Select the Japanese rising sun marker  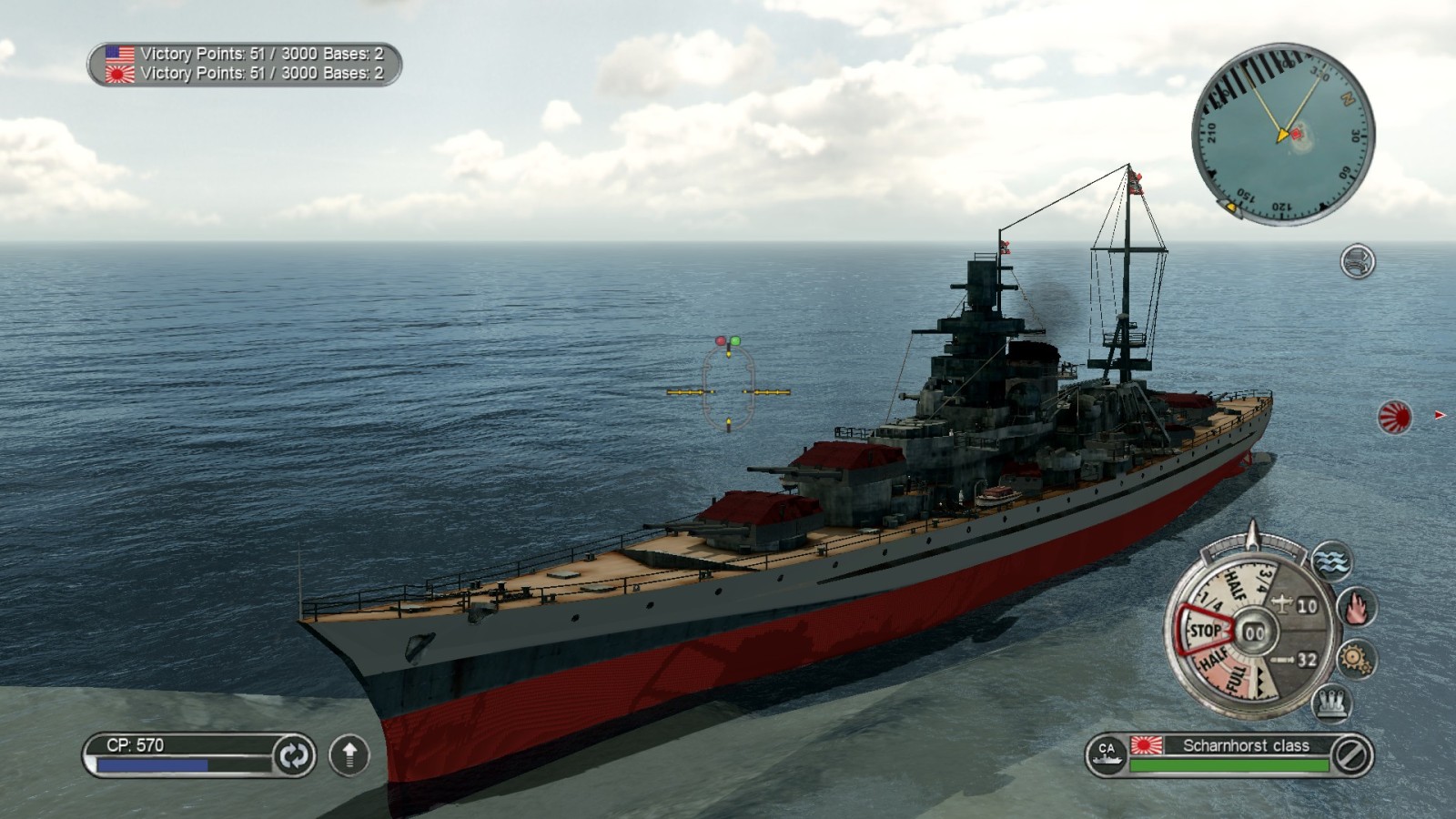[1394, 417]
